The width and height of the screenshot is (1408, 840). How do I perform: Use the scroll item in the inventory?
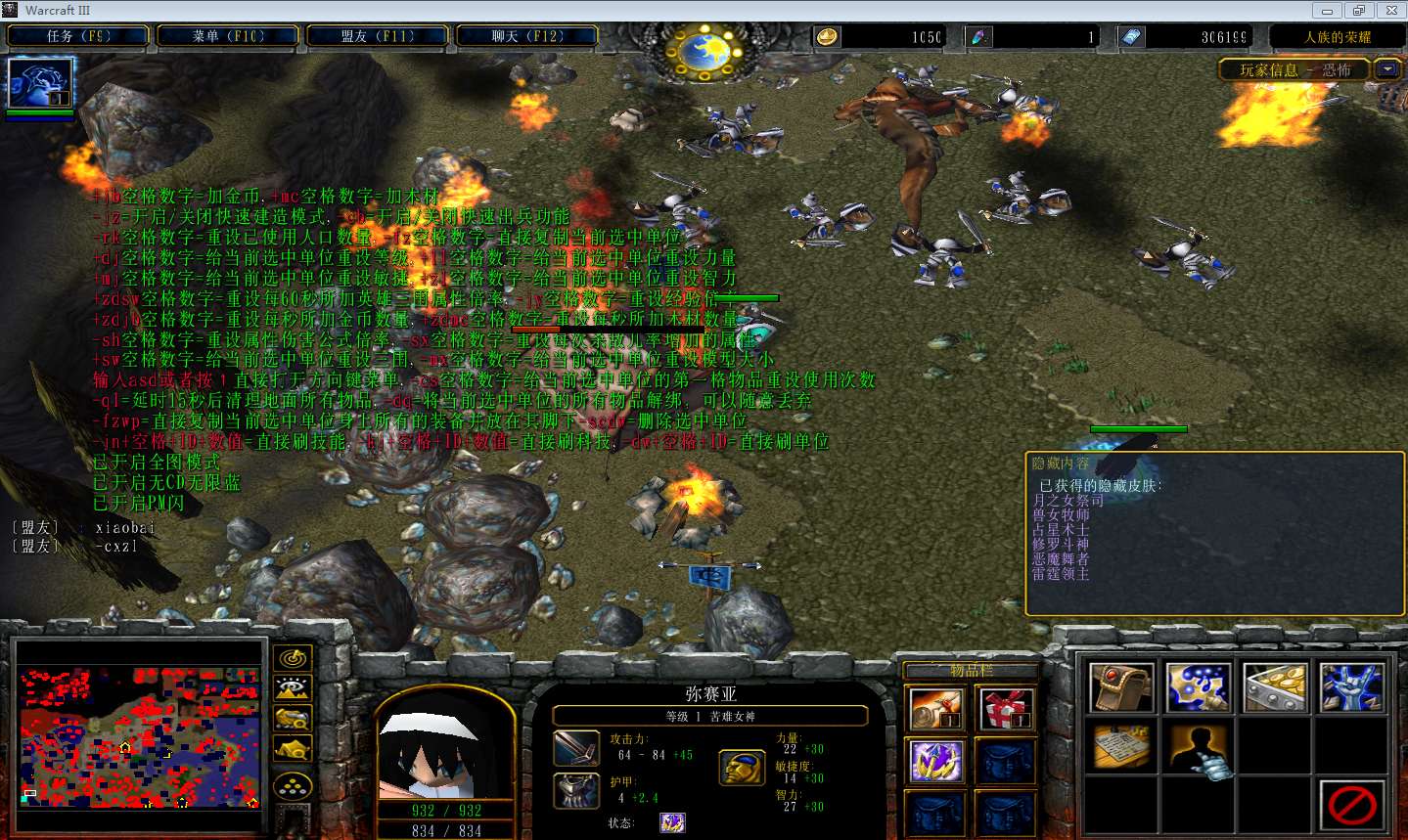pyautogui.click(x=936, y=709)
